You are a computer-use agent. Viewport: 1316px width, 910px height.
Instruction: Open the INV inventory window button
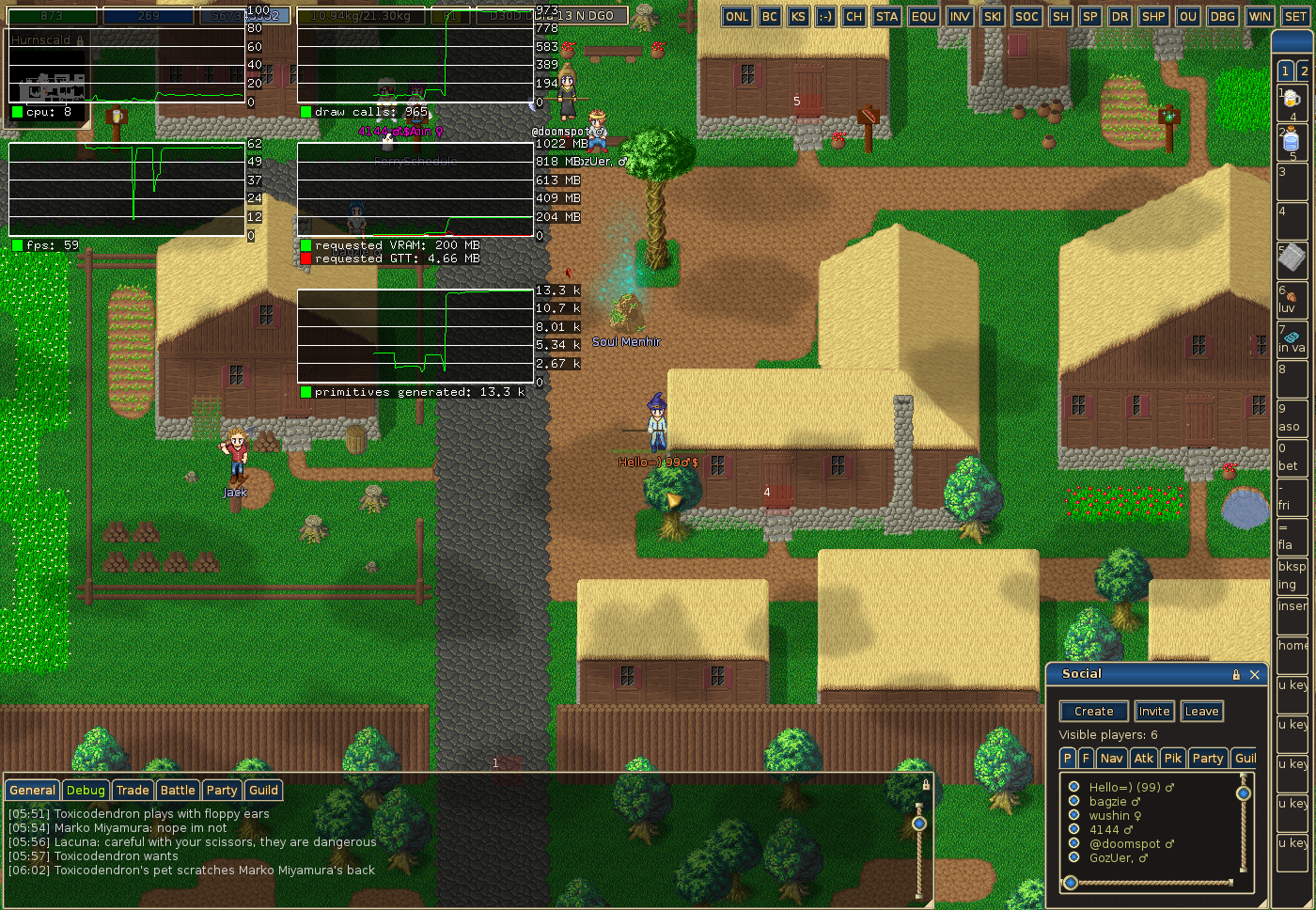point(959,16)
